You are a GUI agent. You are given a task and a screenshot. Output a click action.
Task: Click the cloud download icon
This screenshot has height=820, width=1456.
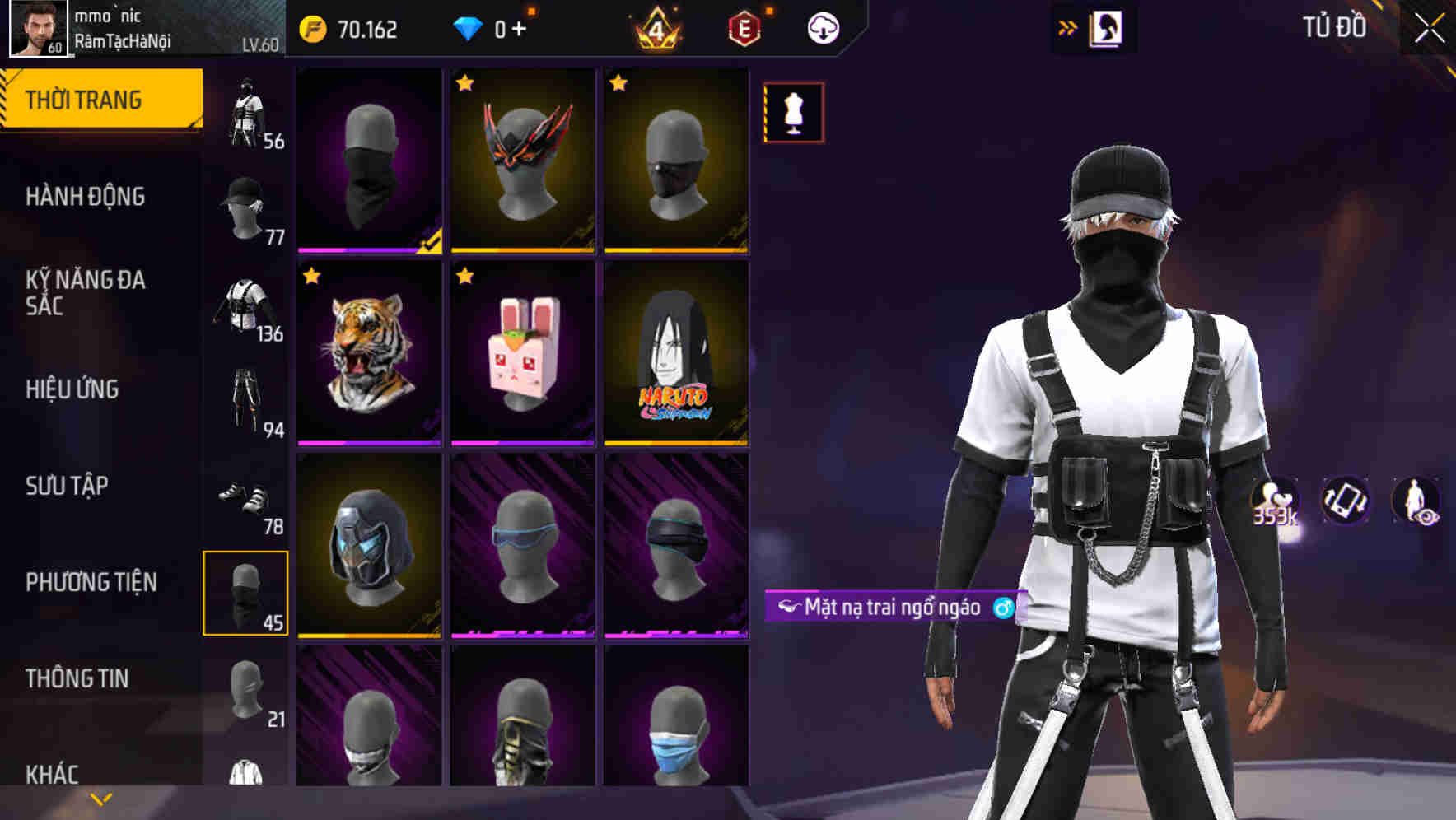coord(823,27)
